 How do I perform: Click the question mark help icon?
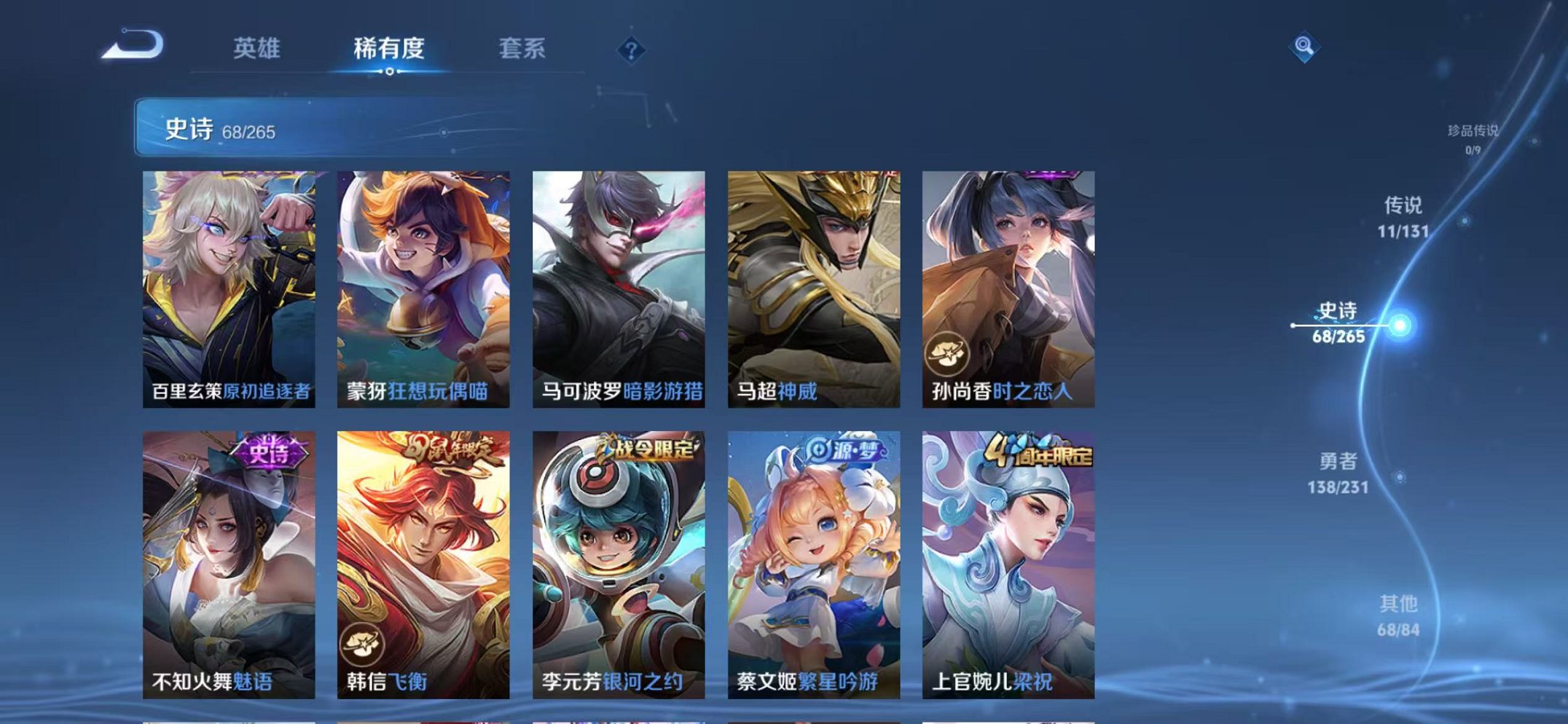pos(632,49)
